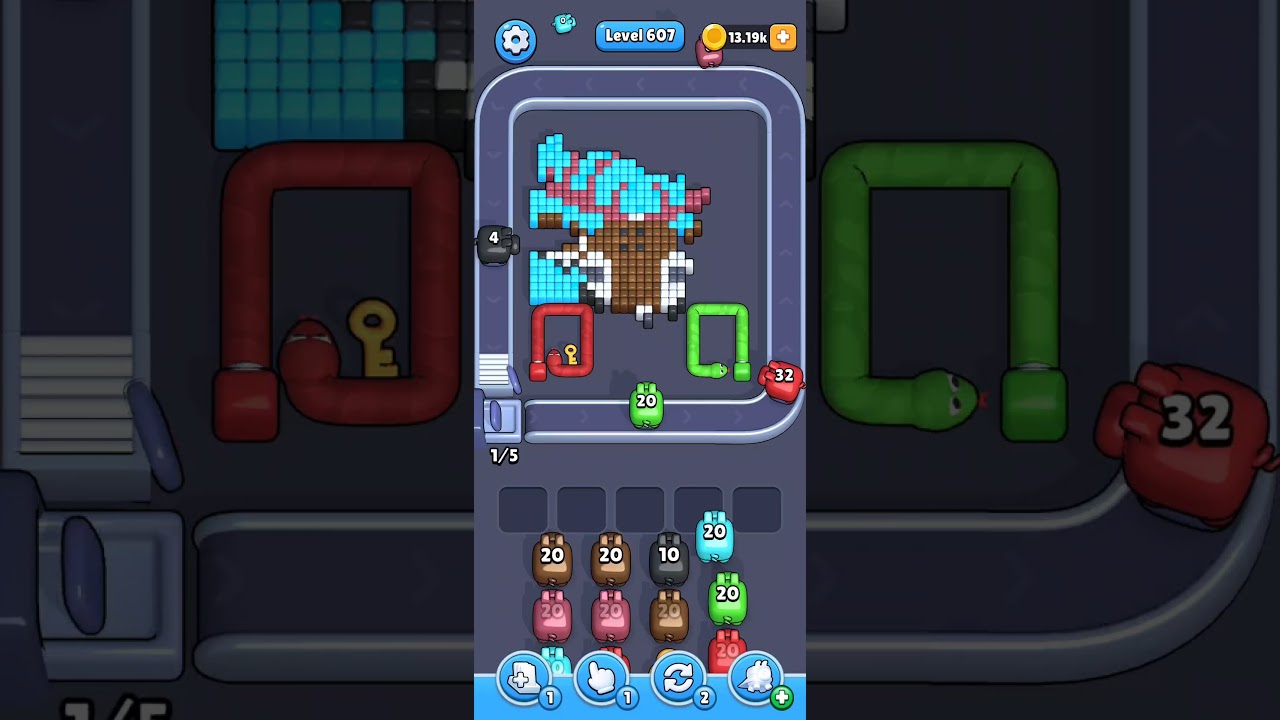Tap the 1/5 exit pipe progress marker
The height and width of the screenshot is (720, 1280).
click(x=503, y=456)
